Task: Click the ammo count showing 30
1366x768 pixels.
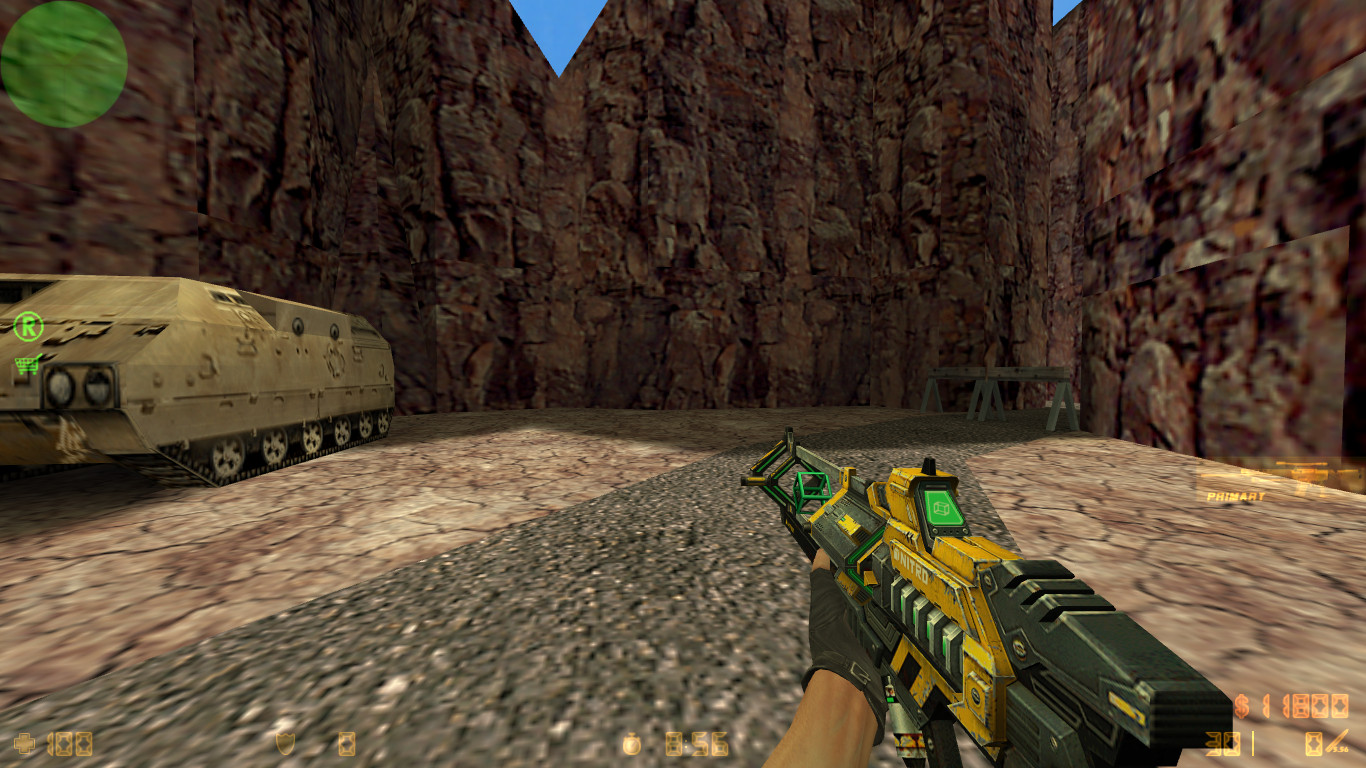Action: coord(1222,742)
